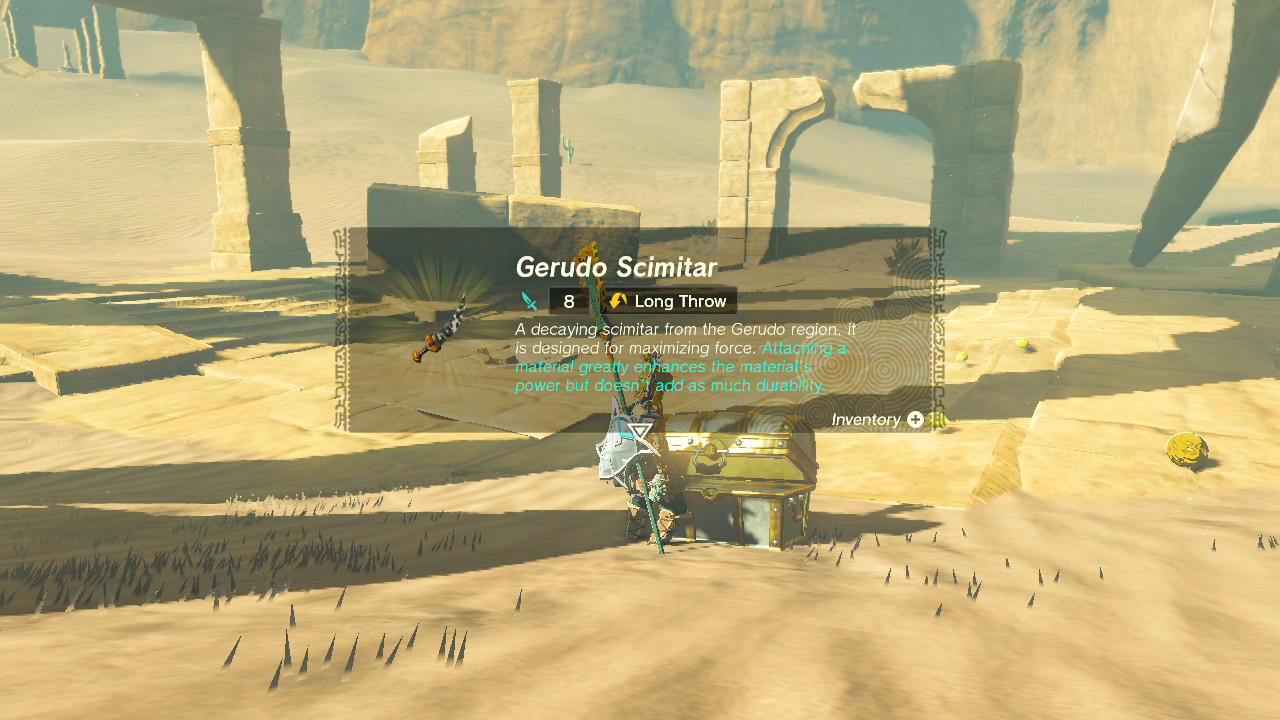Click the plus icon beside Inventory
The image size is (1280, 720).
(x=915, y=420)
